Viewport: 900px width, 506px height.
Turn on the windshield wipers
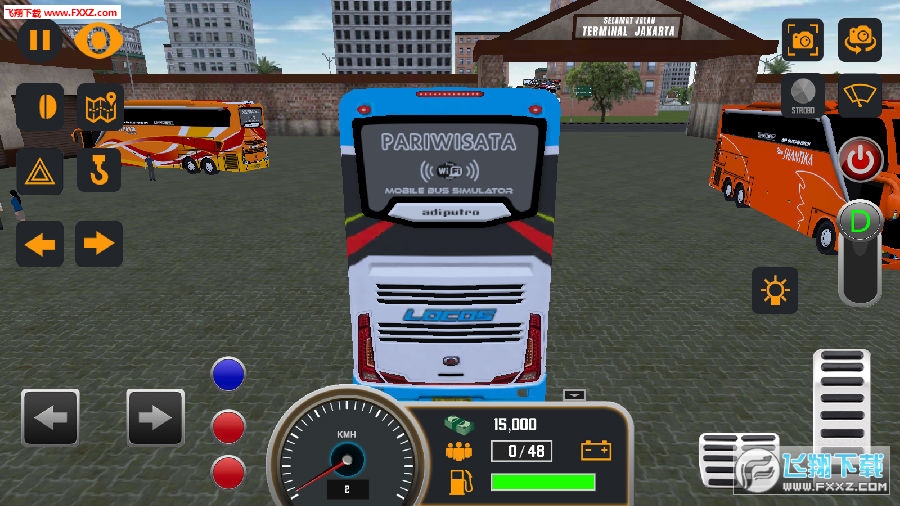(859, 96)
